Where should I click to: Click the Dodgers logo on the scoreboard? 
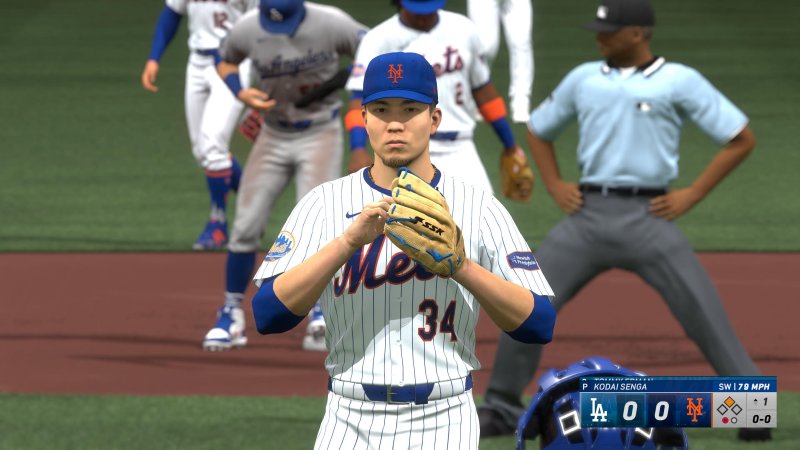[x=599, y=410]
